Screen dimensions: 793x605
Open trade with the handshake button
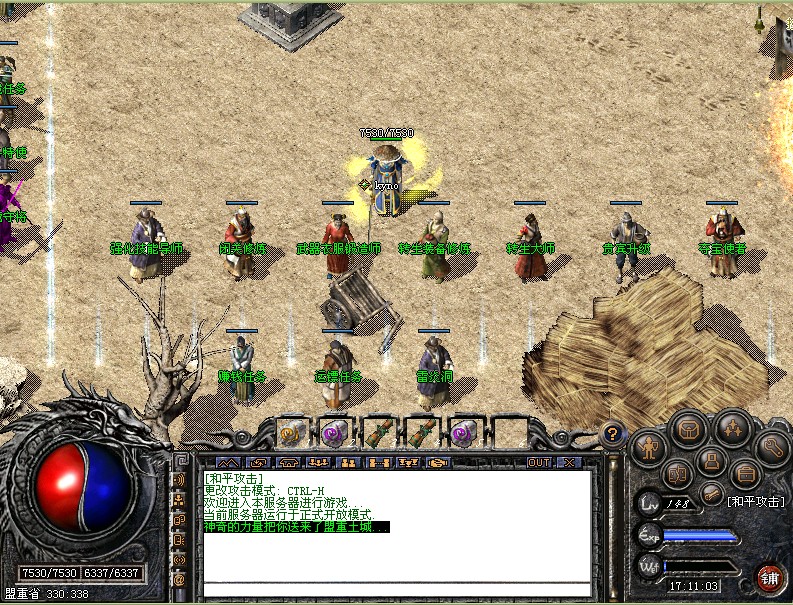tap(436, 462)
